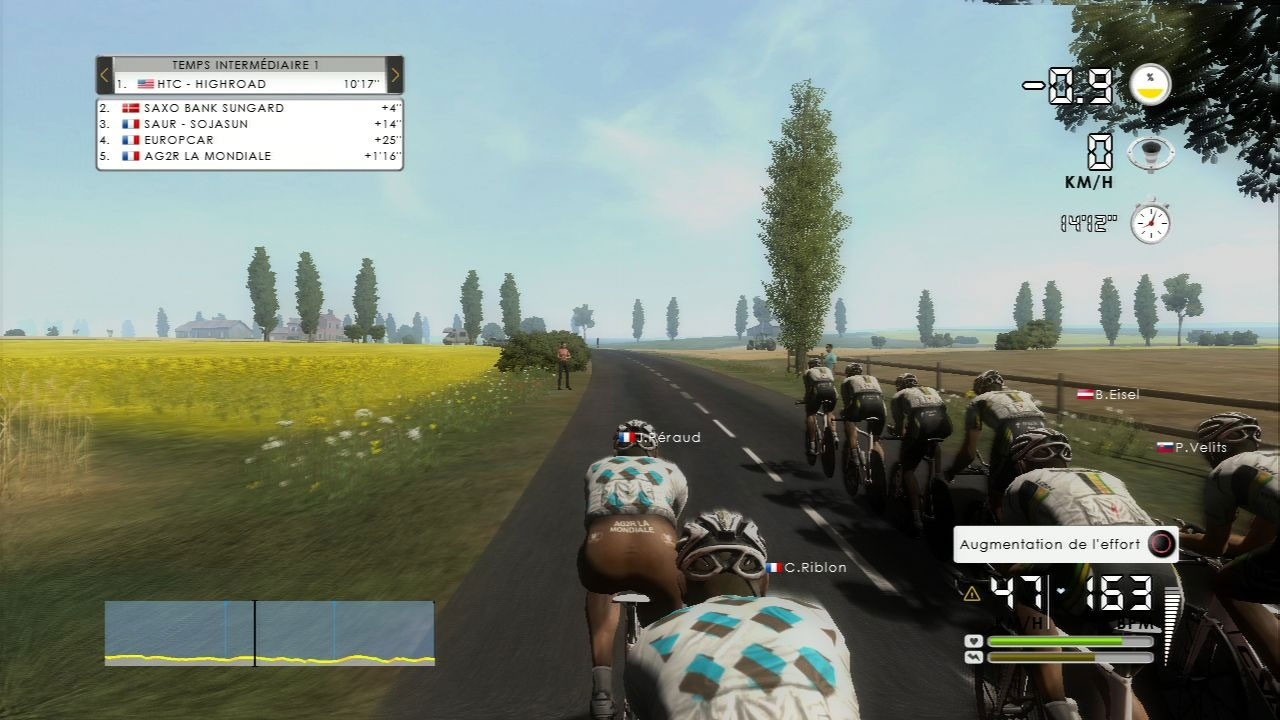Click the right arrow on the intermediate times panel
The width and height of the screenshot is (1280, 720).
(395, 74)
